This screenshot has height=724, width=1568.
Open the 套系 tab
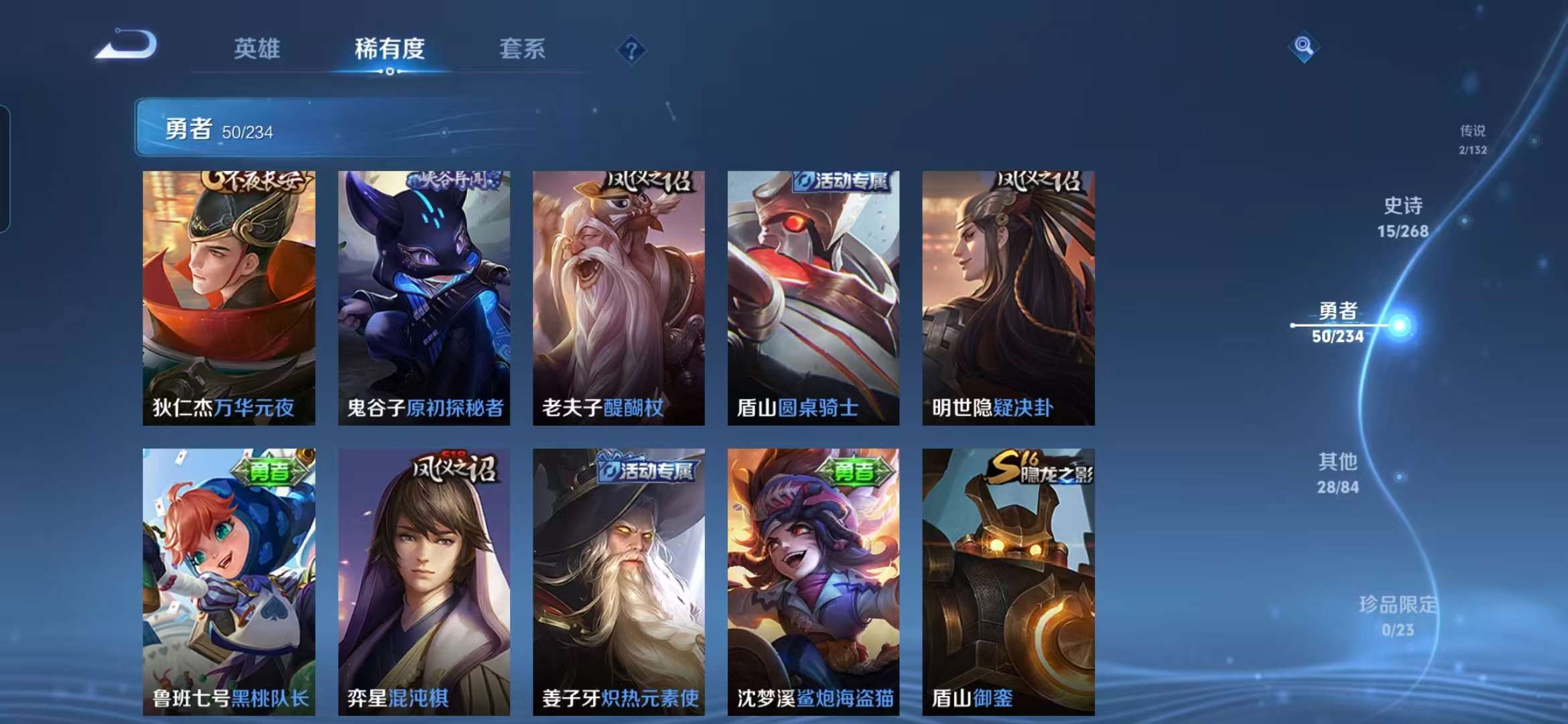pyautogui.click(x=522, y=48)
